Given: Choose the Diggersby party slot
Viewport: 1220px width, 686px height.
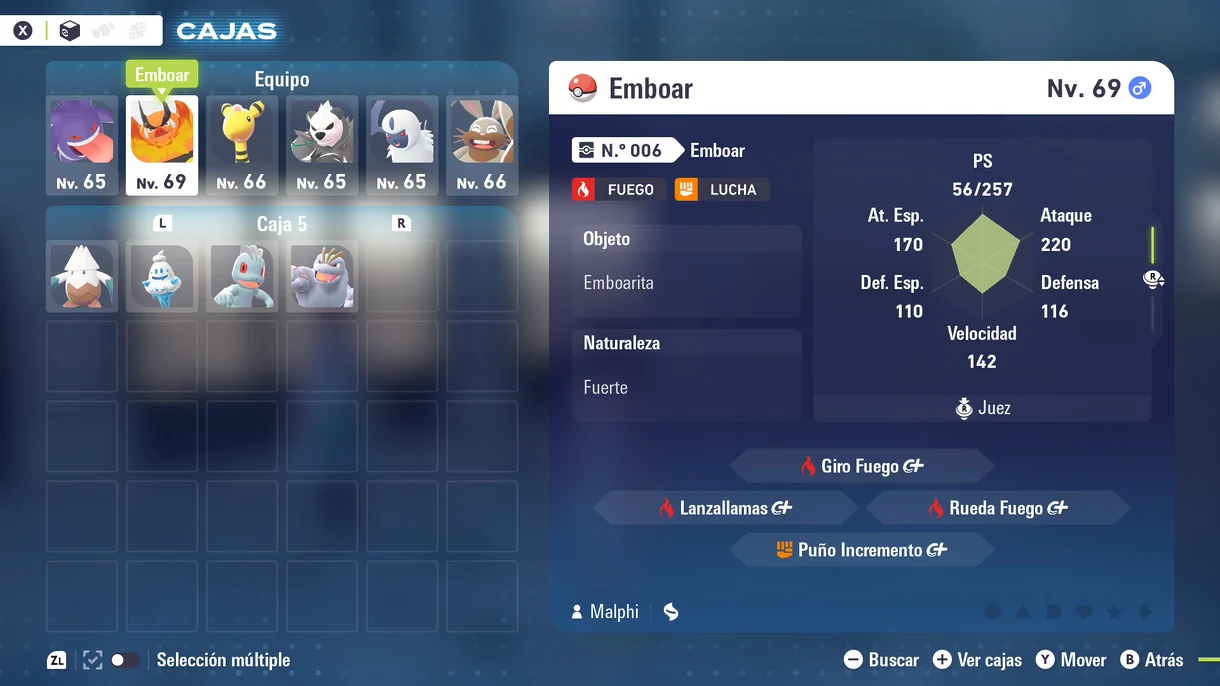Looking at the screenshot, I should point(481,145).
